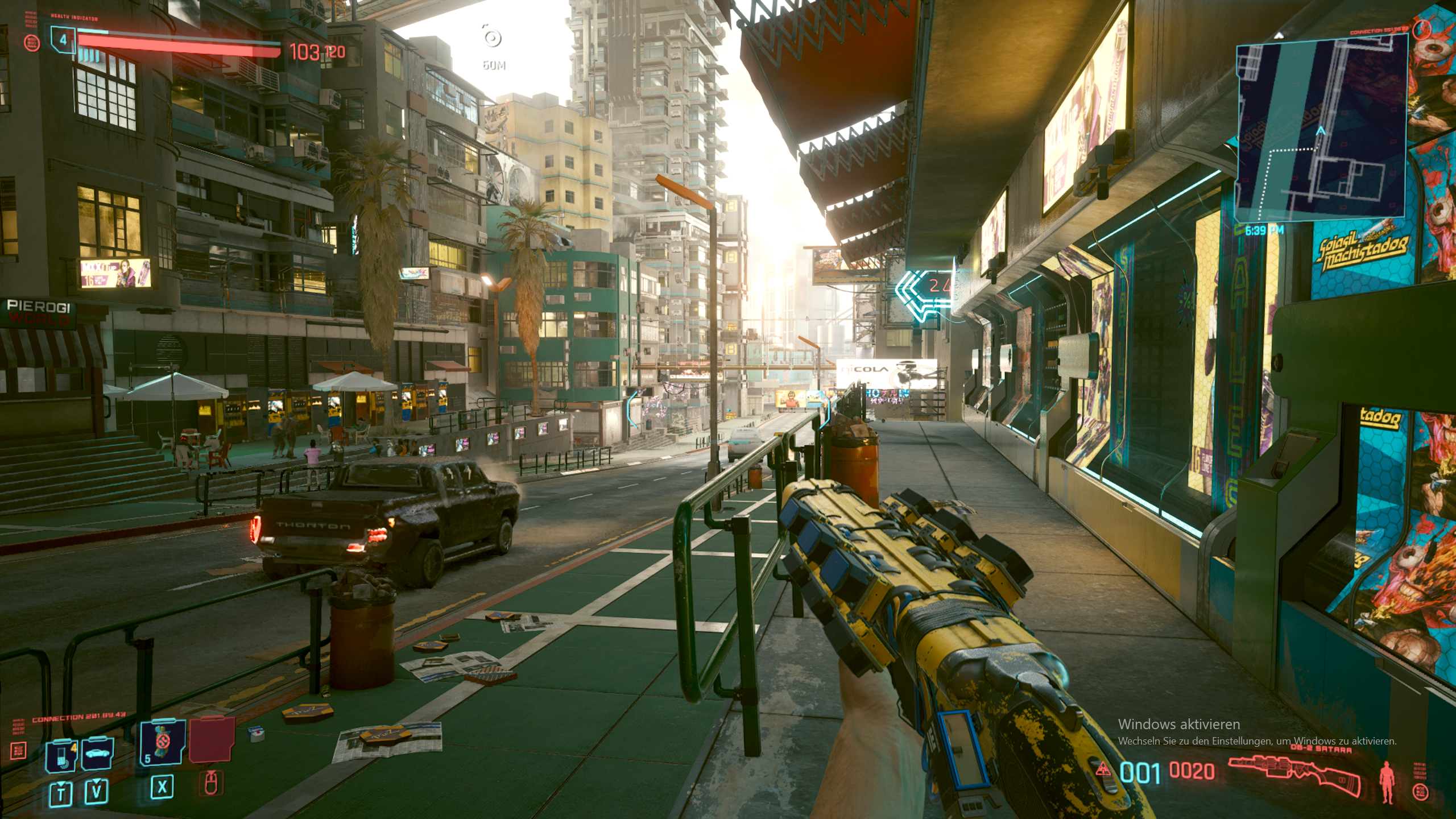This screenshot has width=1456, height=819.
Task: Open the phone icon with 4 notifications
Action: 62,755
